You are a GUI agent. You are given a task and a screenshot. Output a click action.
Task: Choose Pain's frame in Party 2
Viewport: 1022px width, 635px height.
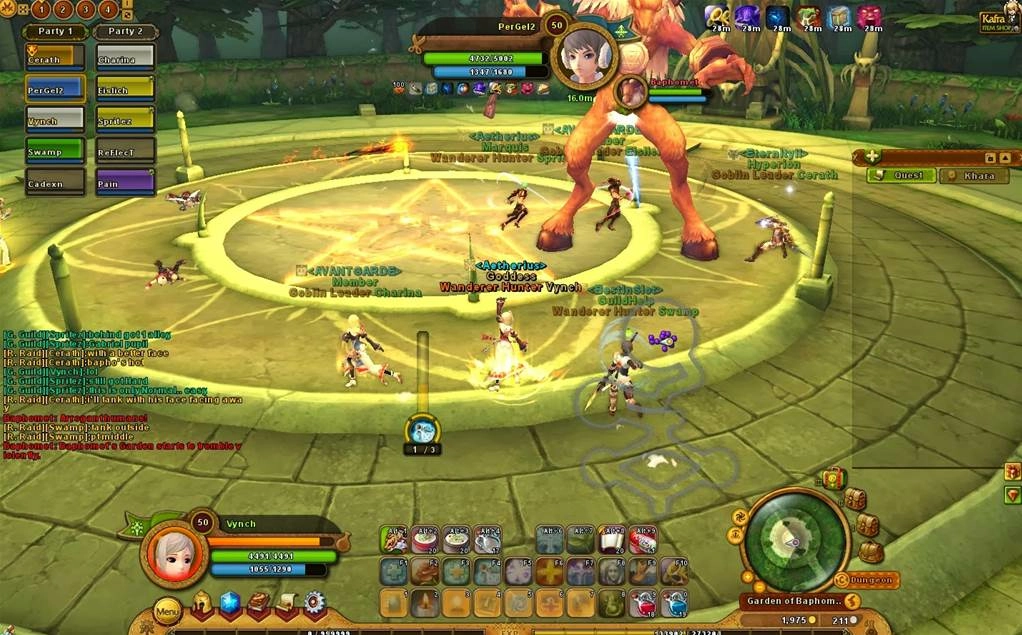pos(125,181)
